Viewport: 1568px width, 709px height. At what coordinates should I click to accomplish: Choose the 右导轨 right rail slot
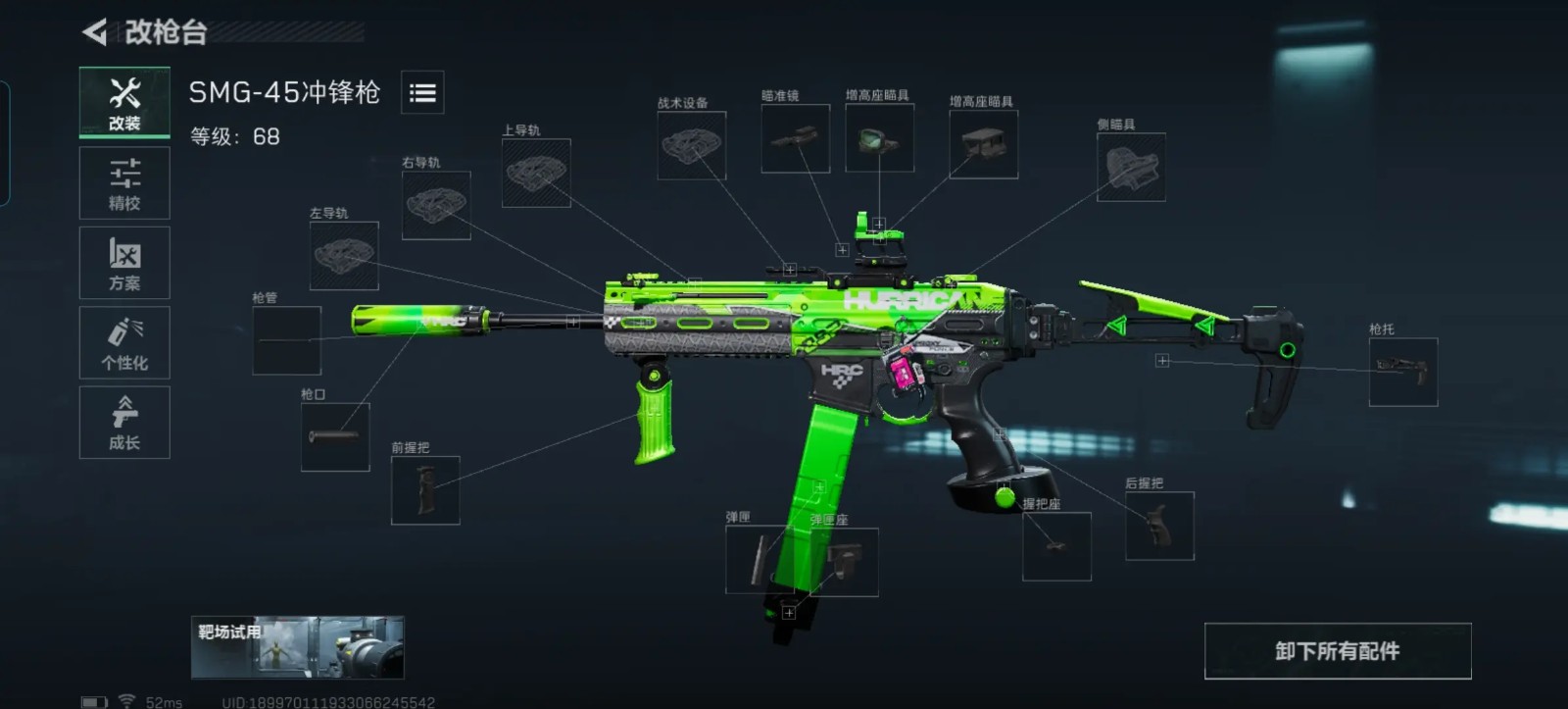436,205
